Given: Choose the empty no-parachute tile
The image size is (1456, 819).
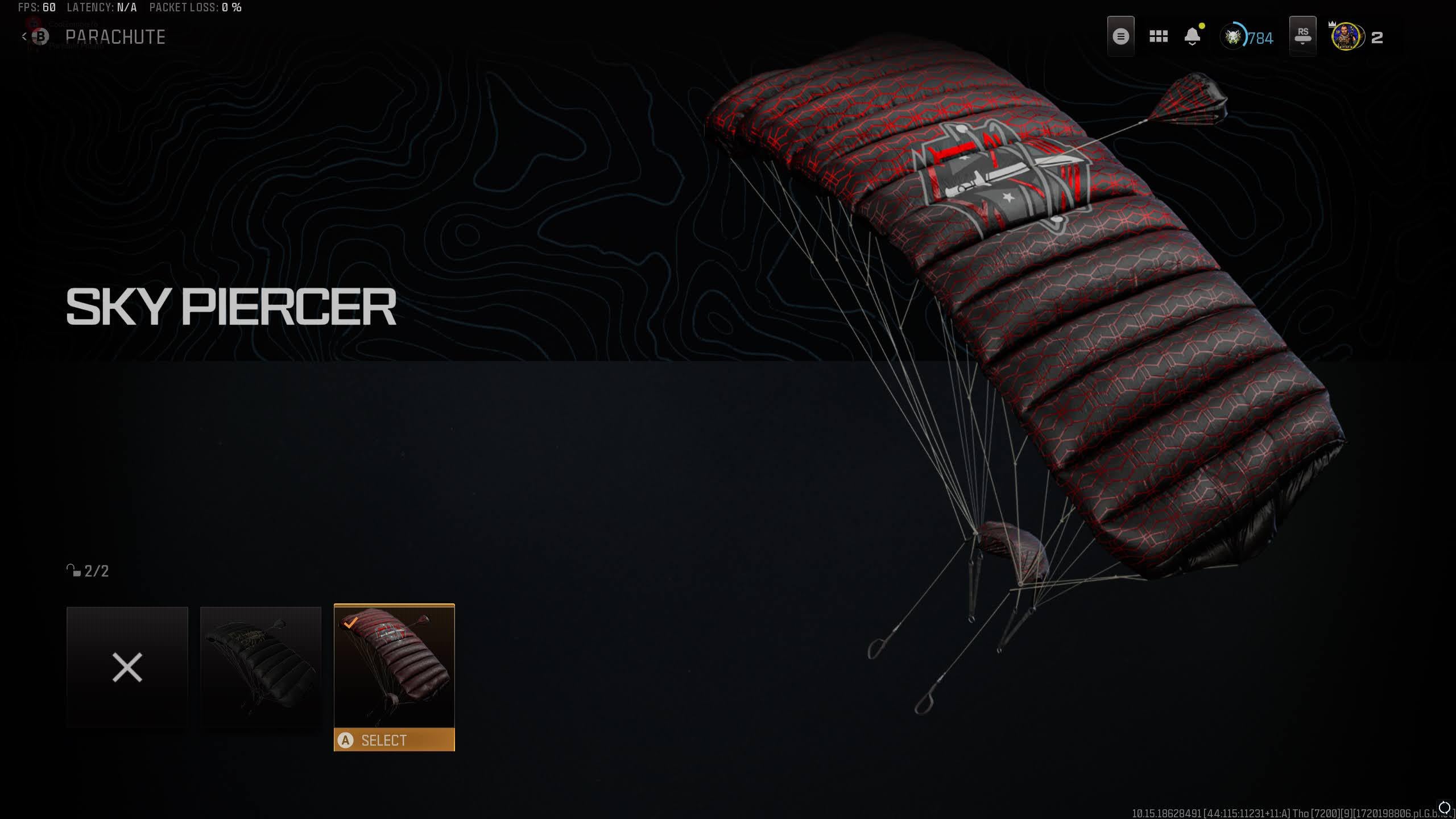Looking at the screenshot, I should click(x=127, y=667).
